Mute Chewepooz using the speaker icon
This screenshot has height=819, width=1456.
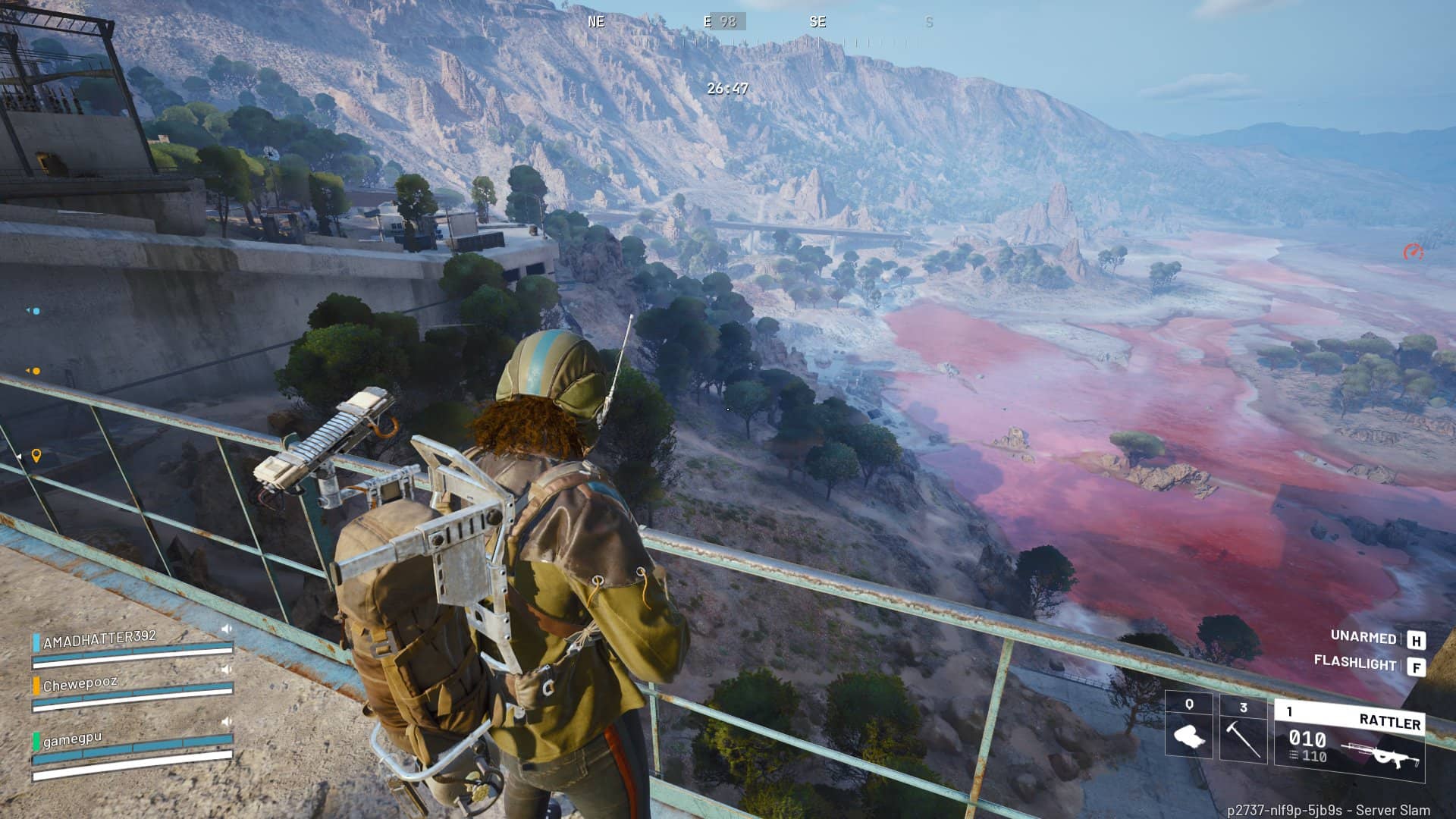pyautogui.click(x=226, y=670)
